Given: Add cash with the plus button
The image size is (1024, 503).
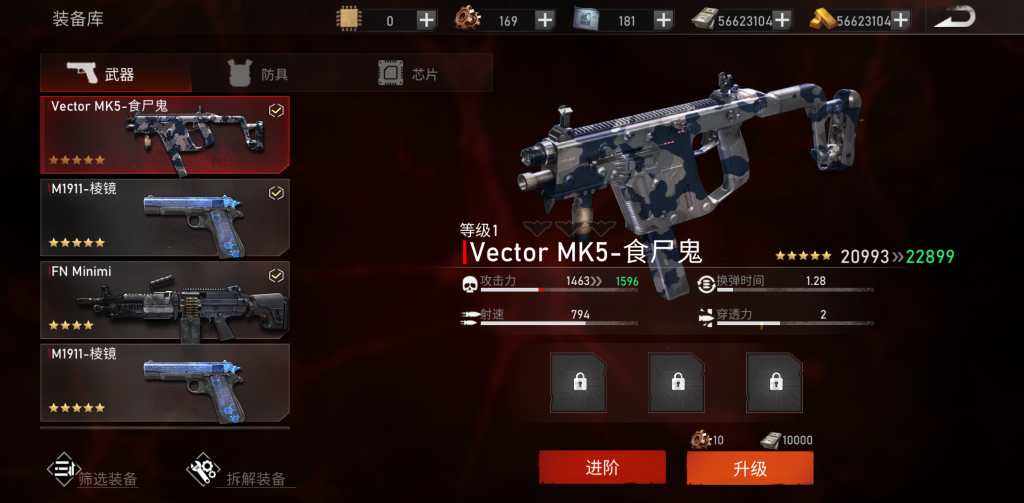Looking at the screenshot, I should [x=782, y=20].
